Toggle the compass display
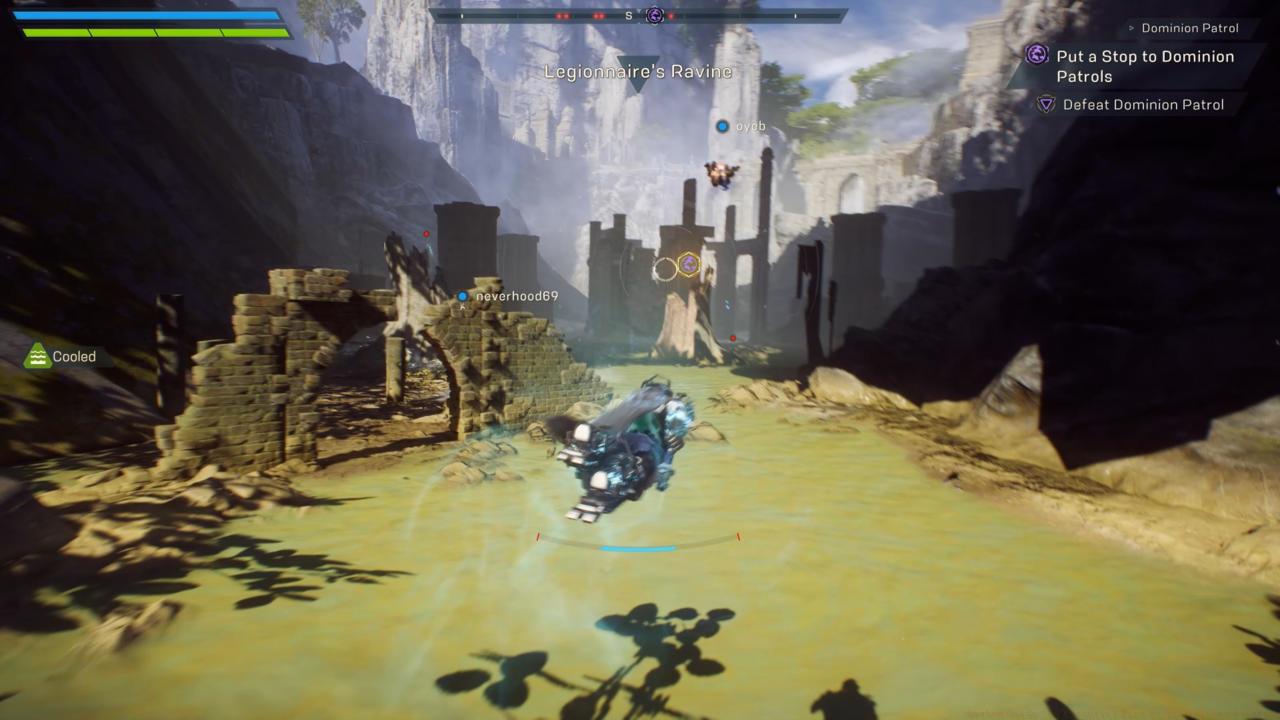Viewport: 1280px width, 720px height. [640, 15]
